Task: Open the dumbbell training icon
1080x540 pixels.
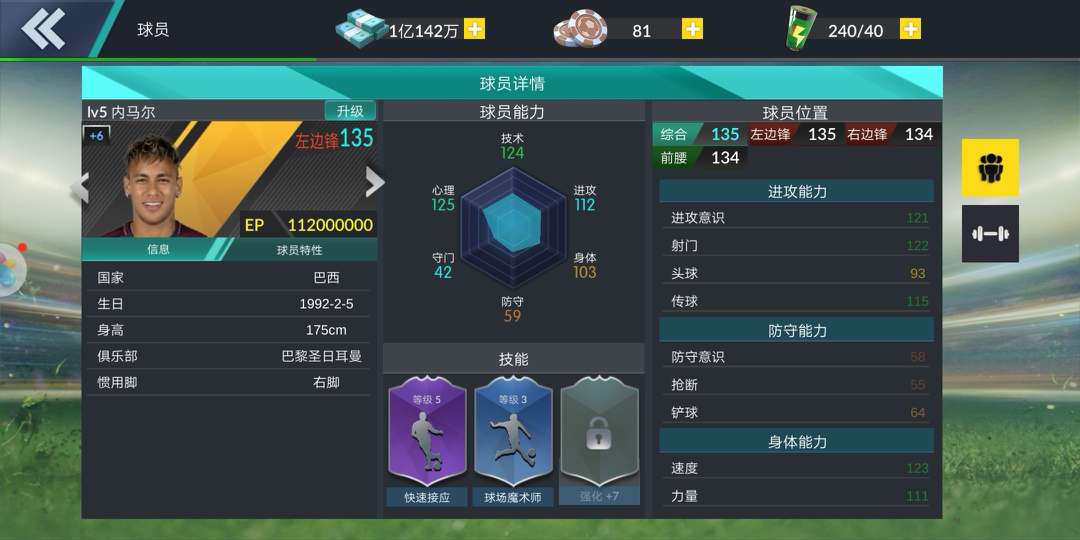Action: pyautogui.click(x=990, y=233)
